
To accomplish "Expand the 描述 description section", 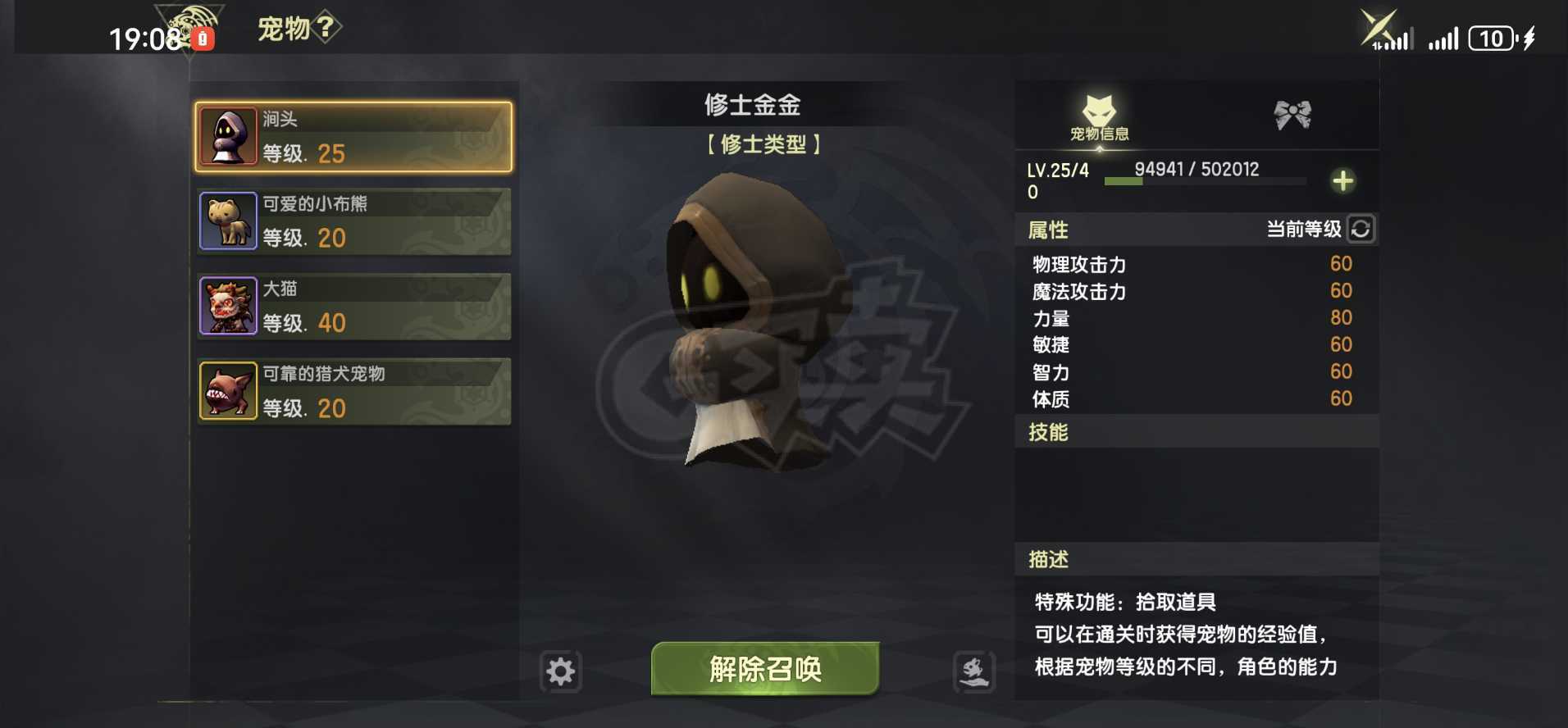I will pos(1048,558).
